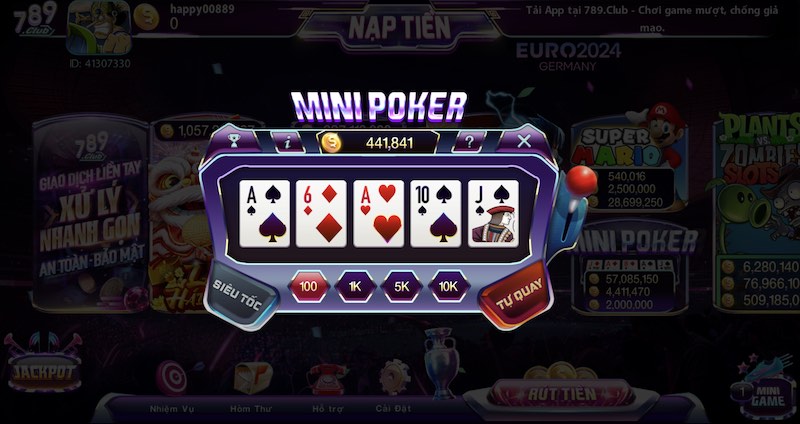Screen dimensions: 800x424
Task: Click the player avatar for happy00889
Action: point(98,28)
